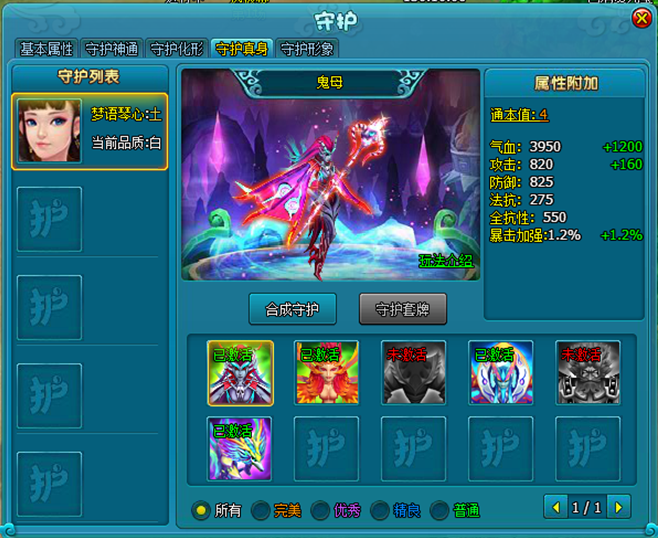
Task: Select the 守护真身 tab
Action: (x=242, y=49)
